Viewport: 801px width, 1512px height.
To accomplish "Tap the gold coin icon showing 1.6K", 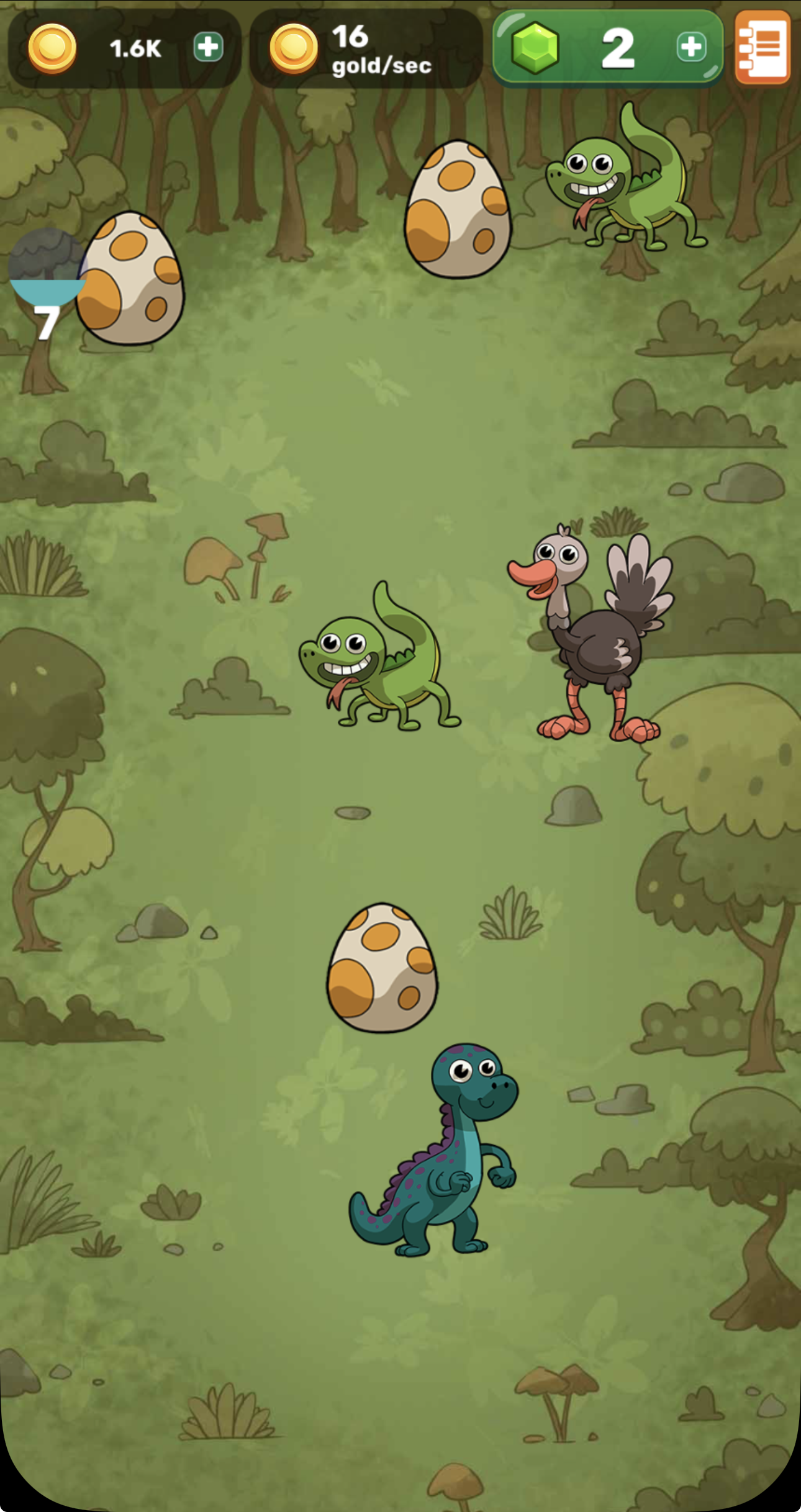I will click(x=53, y=49).
